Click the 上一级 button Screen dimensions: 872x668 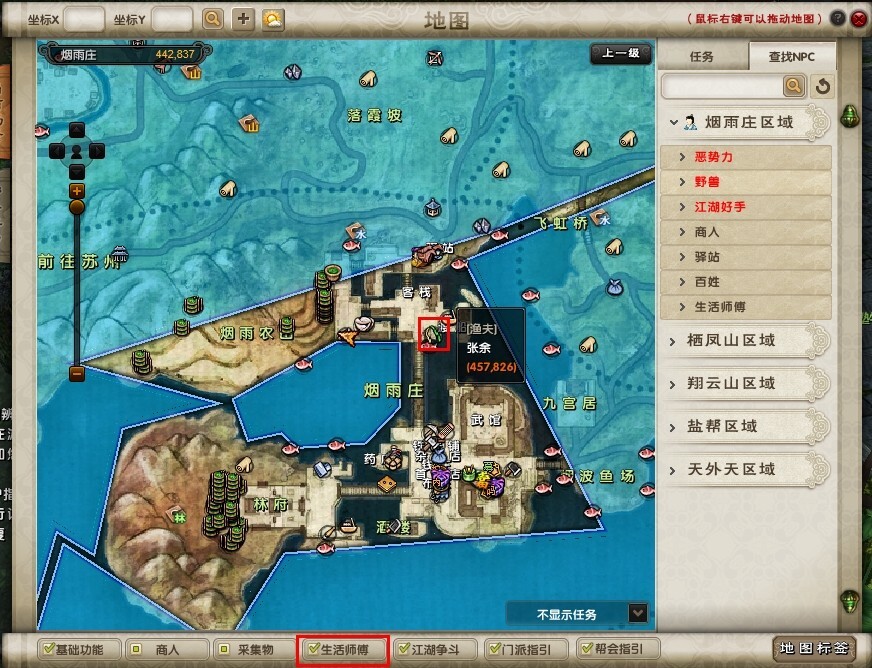point(620,54)
